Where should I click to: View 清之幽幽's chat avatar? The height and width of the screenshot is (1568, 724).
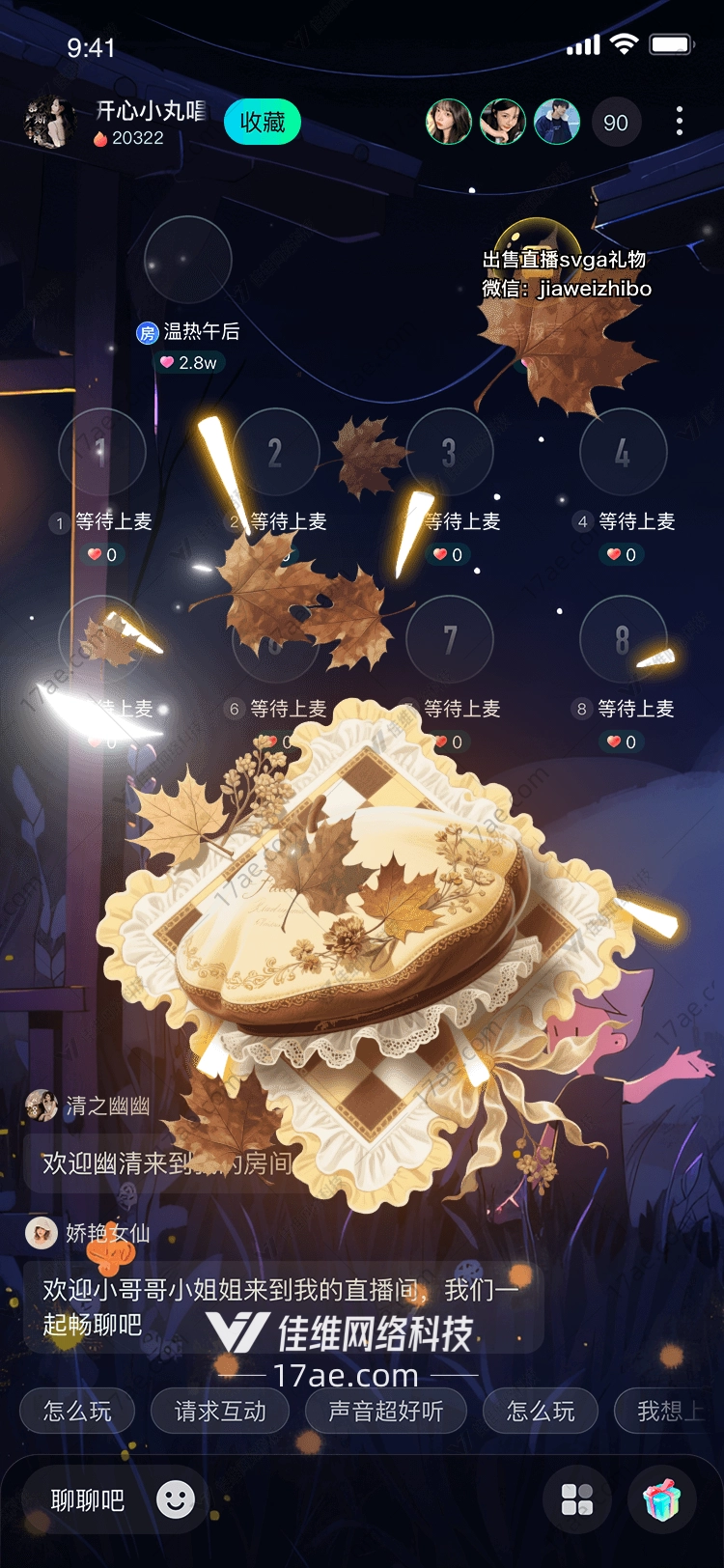click(42, 1106)
